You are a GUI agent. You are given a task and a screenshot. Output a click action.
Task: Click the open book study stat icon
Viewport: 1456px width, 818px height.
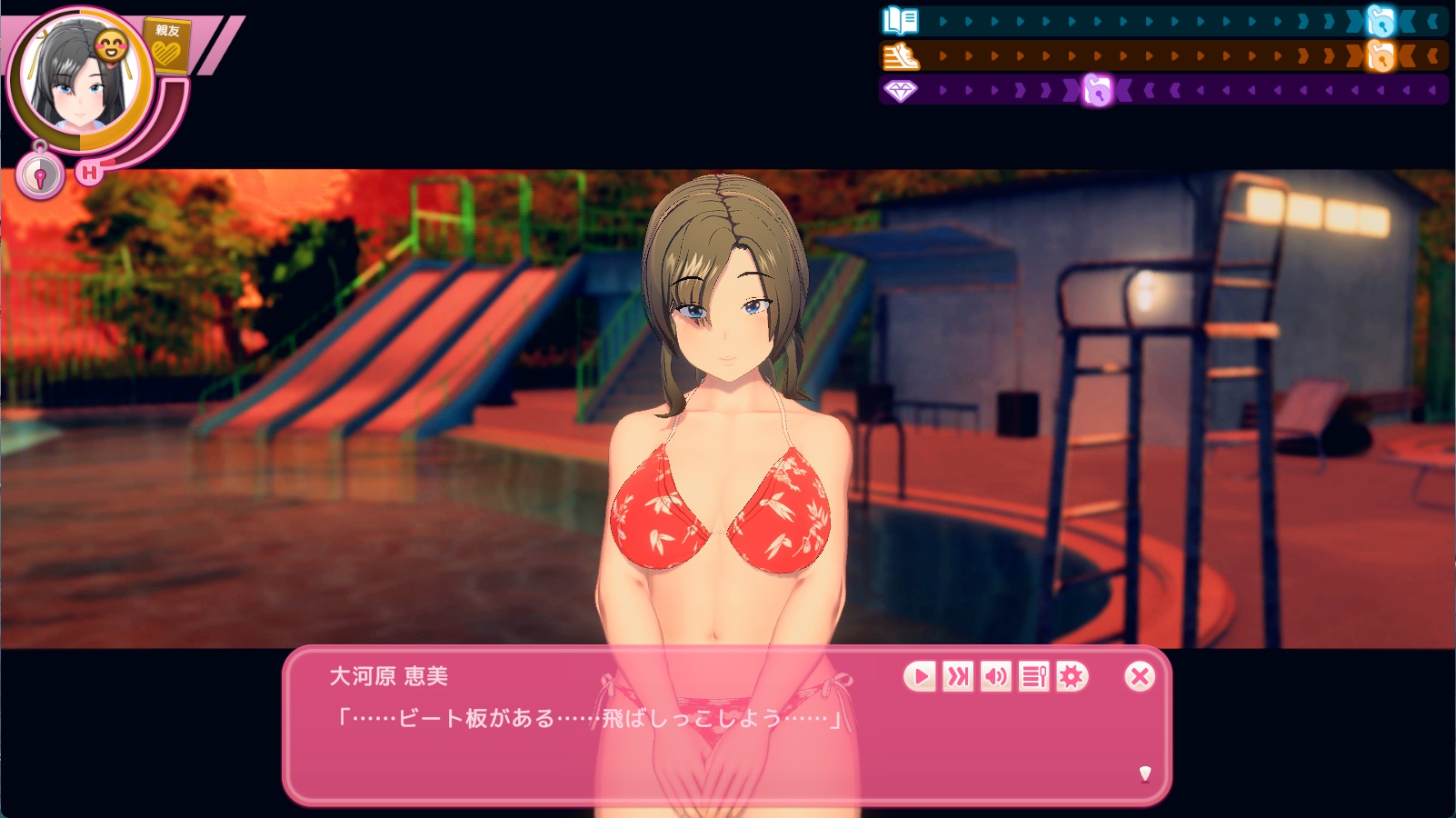click(x=901, y=20)
